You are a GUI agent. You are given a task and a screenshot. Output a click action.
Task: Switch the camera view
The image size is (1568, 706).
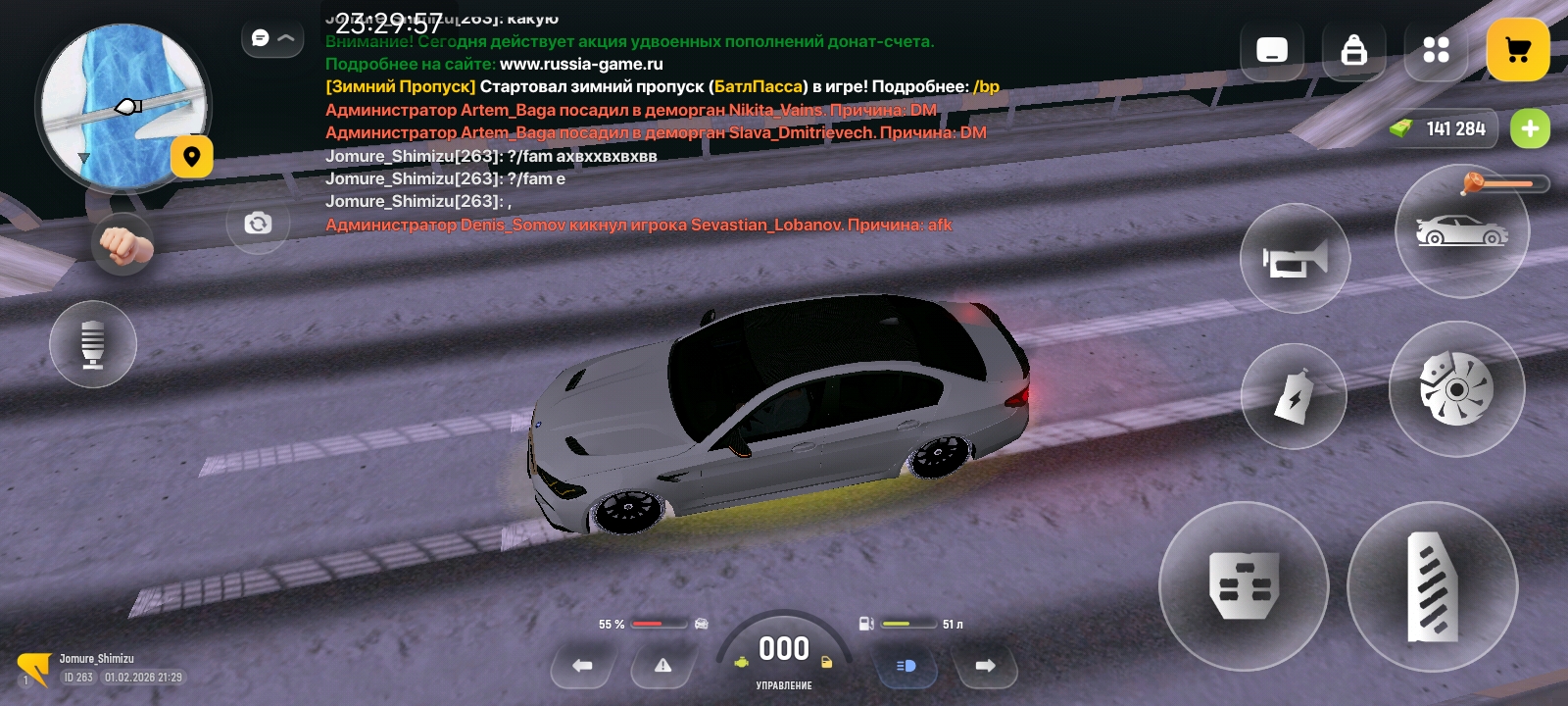258,224
